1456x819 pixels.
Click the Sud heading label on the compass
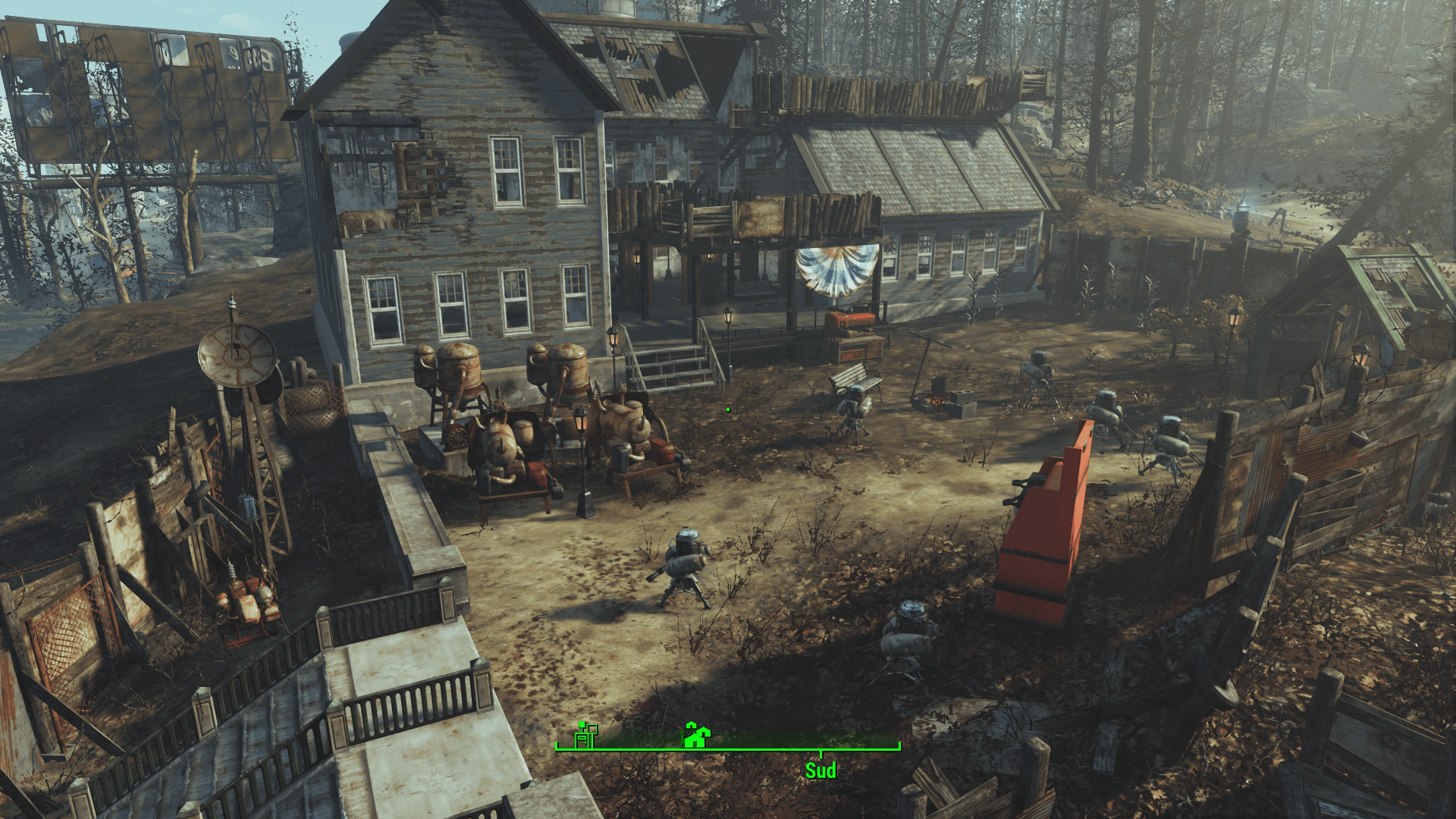(821, 770)
